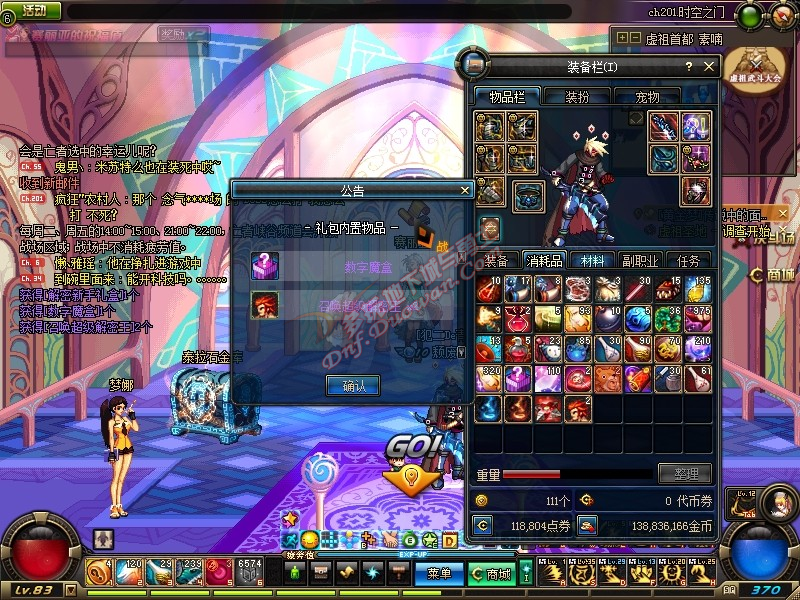Select the 数字魔盒 purple gift box icon
The image size is (800, 600).
coord(265,265)
